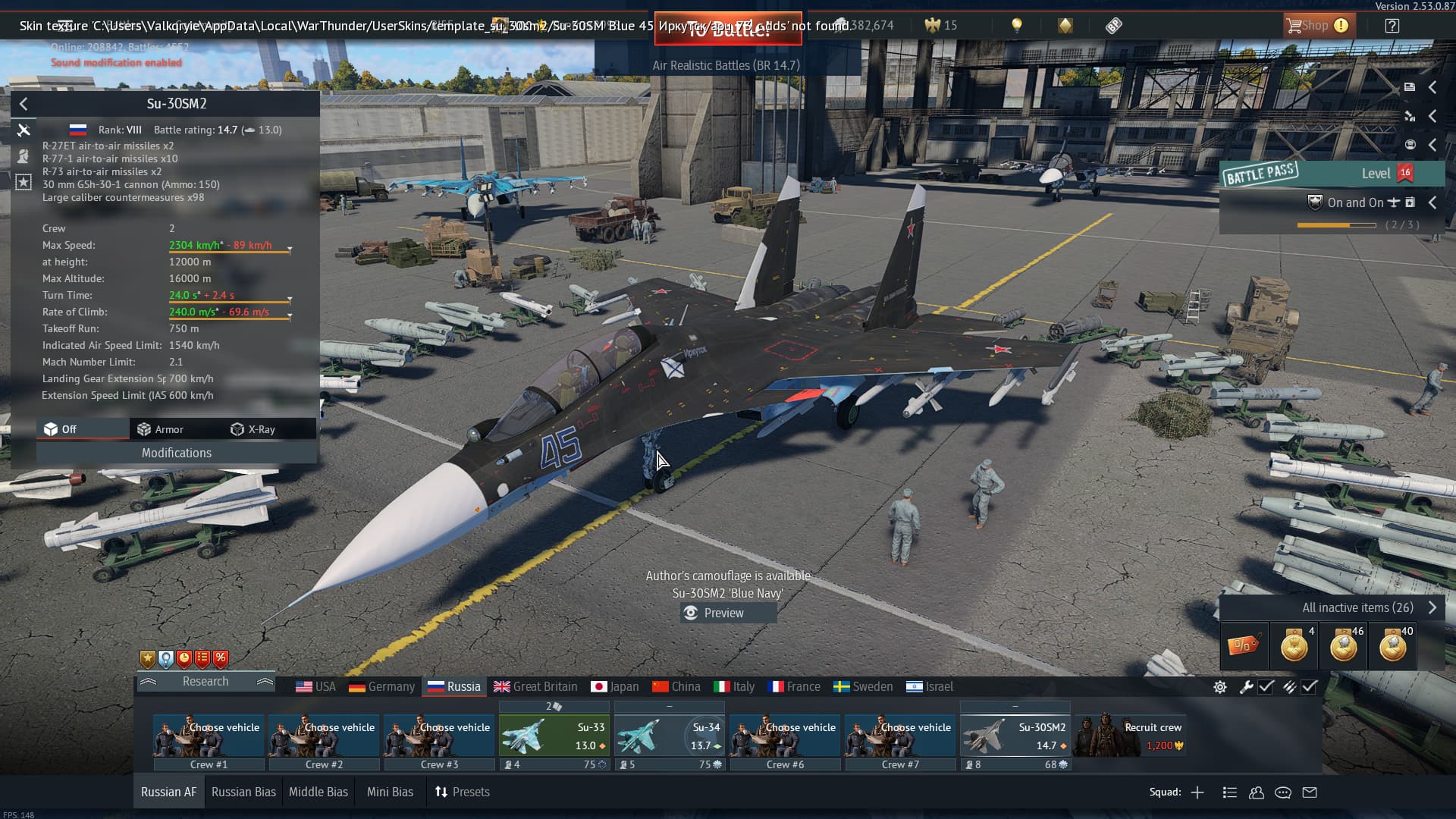
Task: Recruit a new crew for 1,200
Action: tap(1131, 736)
